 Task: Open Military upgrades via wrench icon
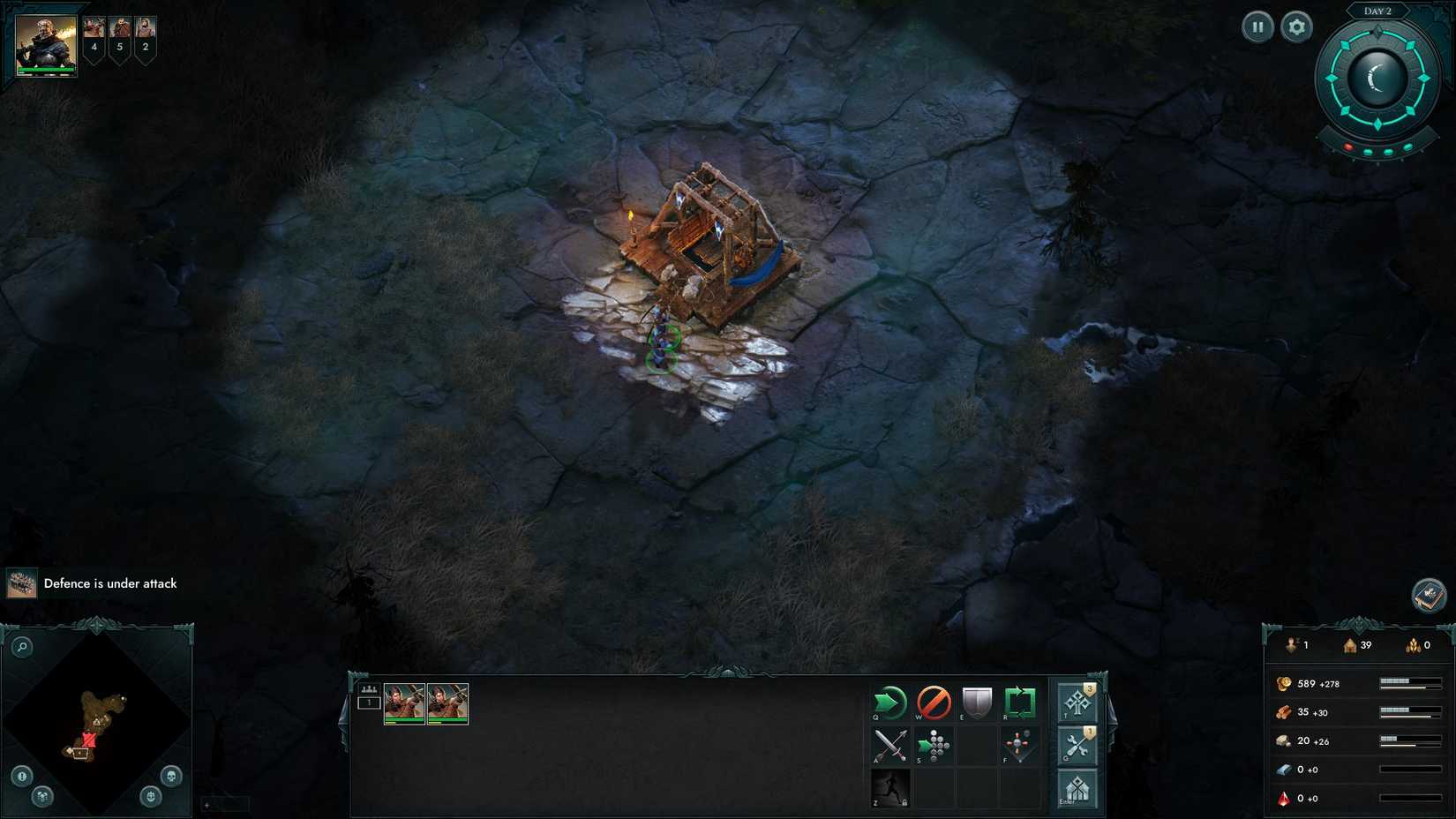click(x=1077, y=746)
